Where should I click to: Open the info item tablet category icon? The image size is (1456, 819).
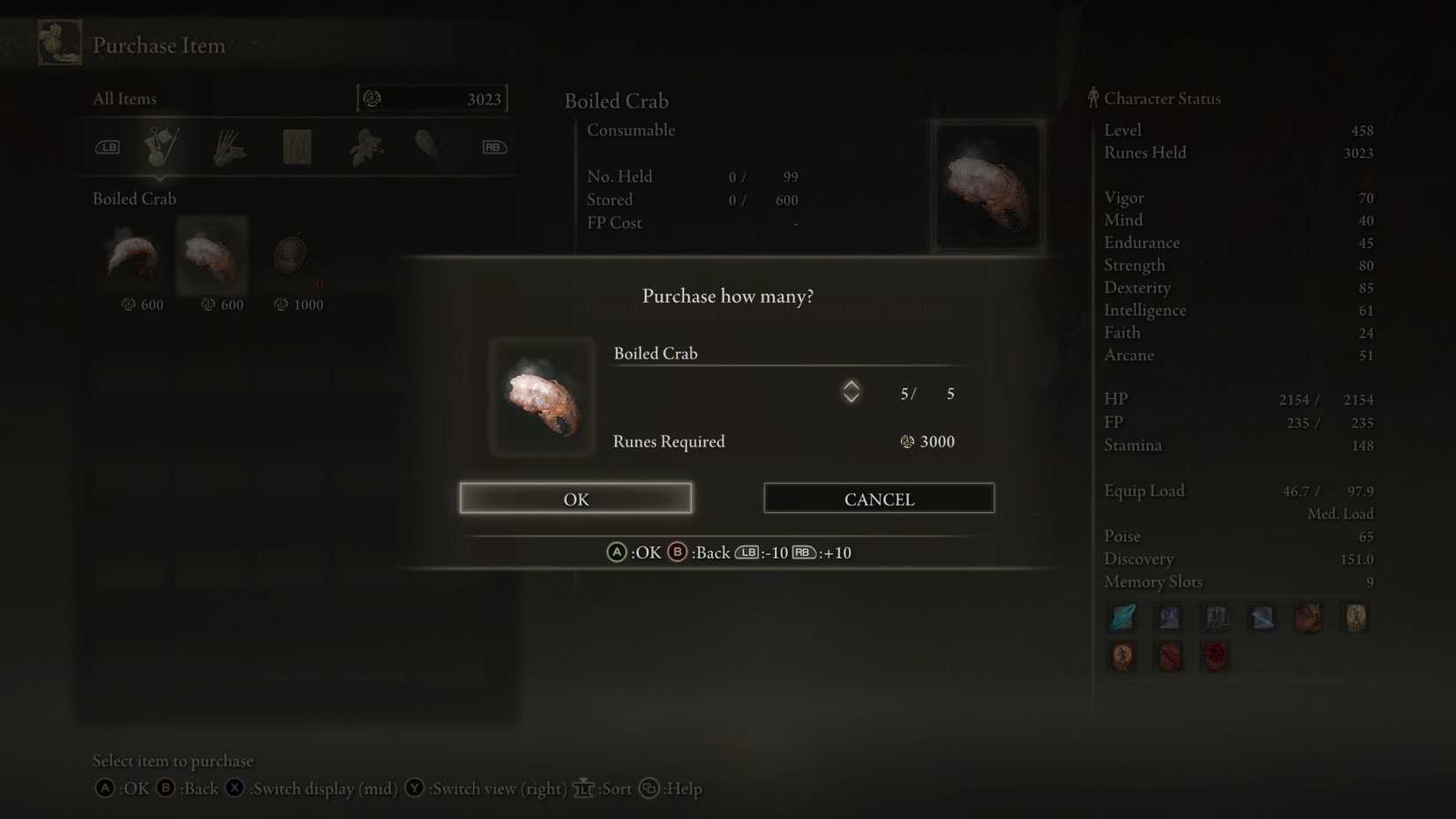click(x=297, y=147)
